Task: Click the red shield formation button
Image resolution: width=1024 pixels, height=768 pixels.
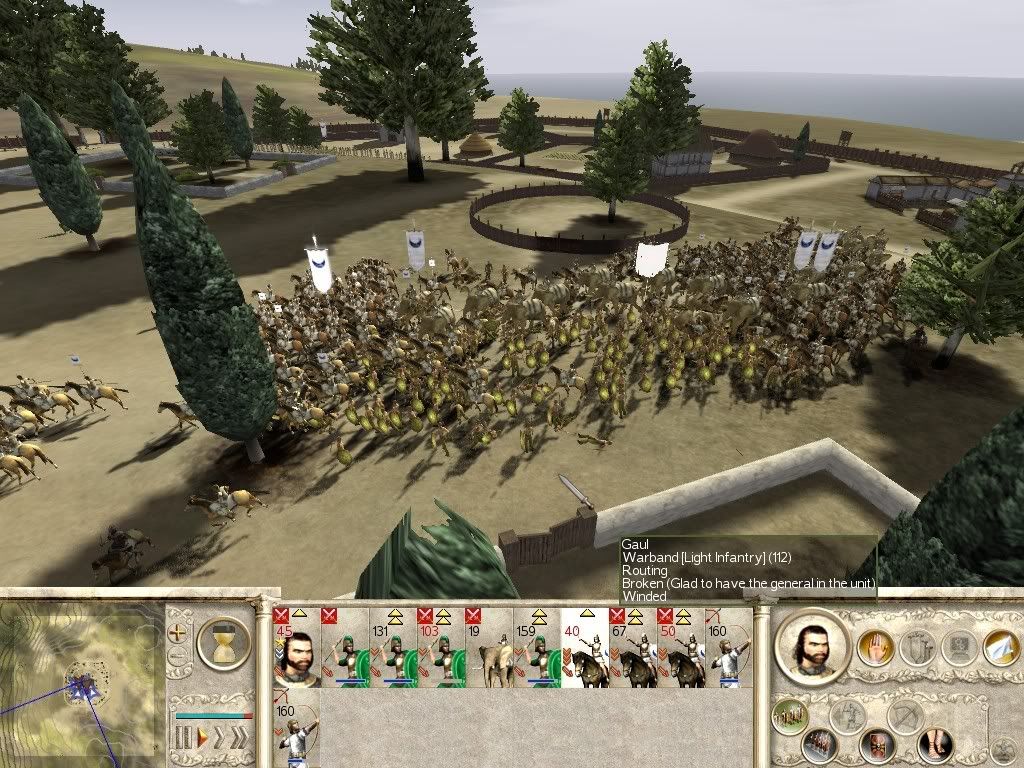Action: click(876, 746)
